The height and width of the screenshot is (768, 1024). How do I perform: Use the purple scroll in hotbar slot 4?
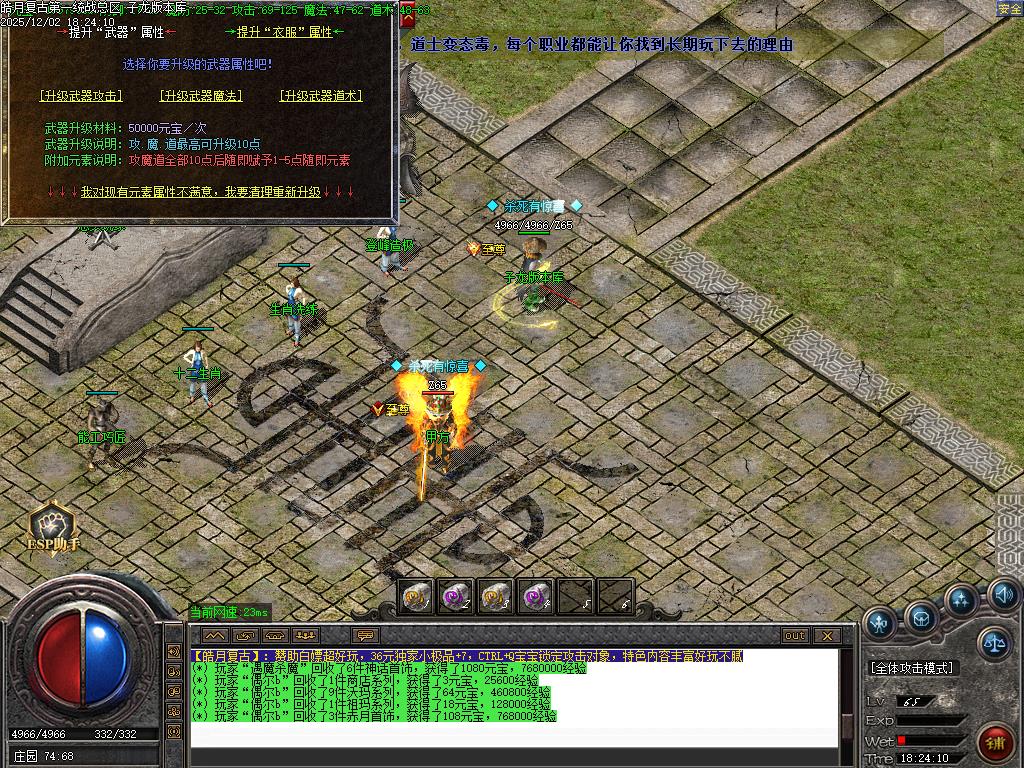(x=535, y=597)
